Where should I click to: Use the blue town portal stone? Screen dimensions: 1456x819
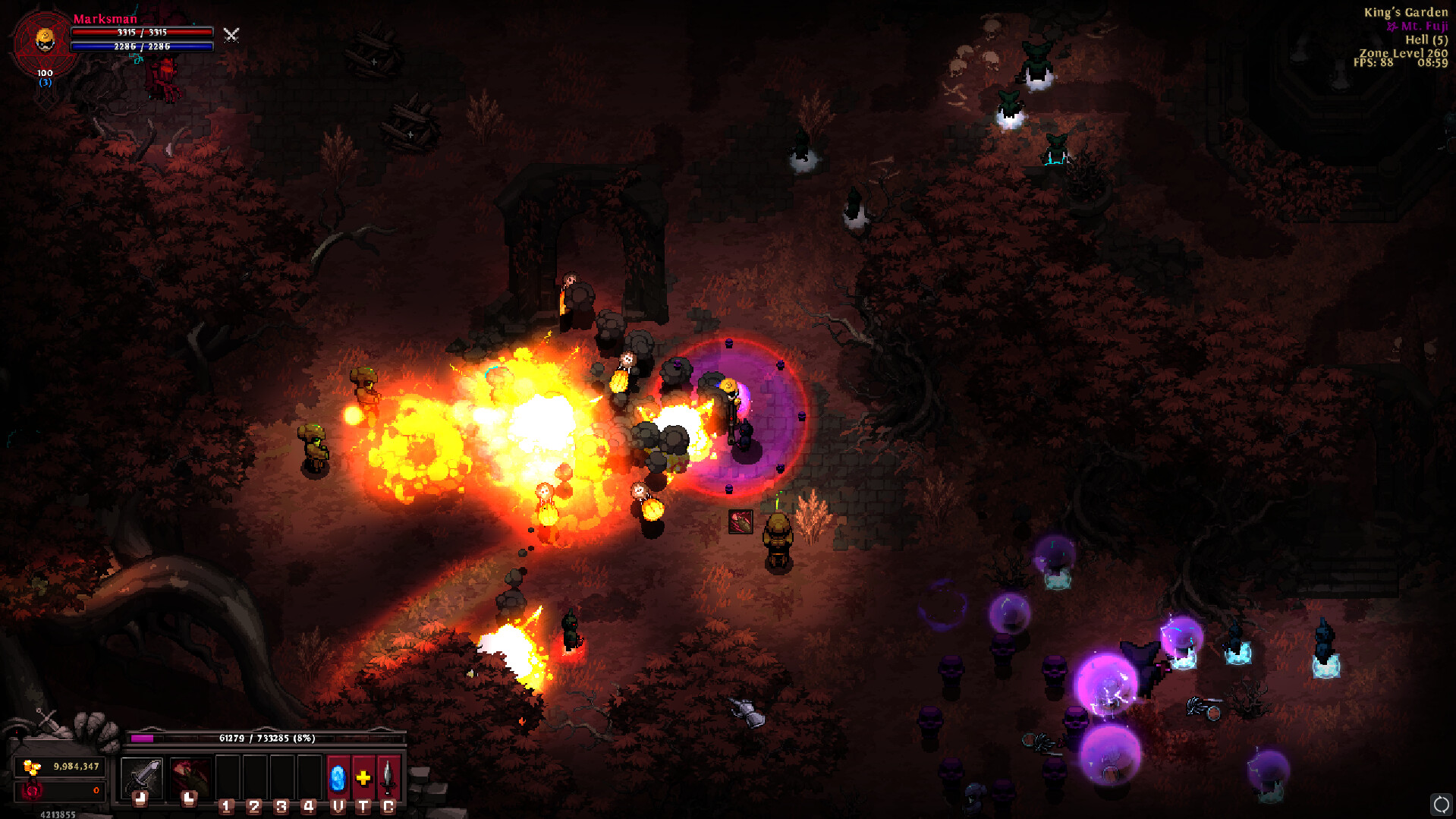pyautogui.click(x=338, y=778)
